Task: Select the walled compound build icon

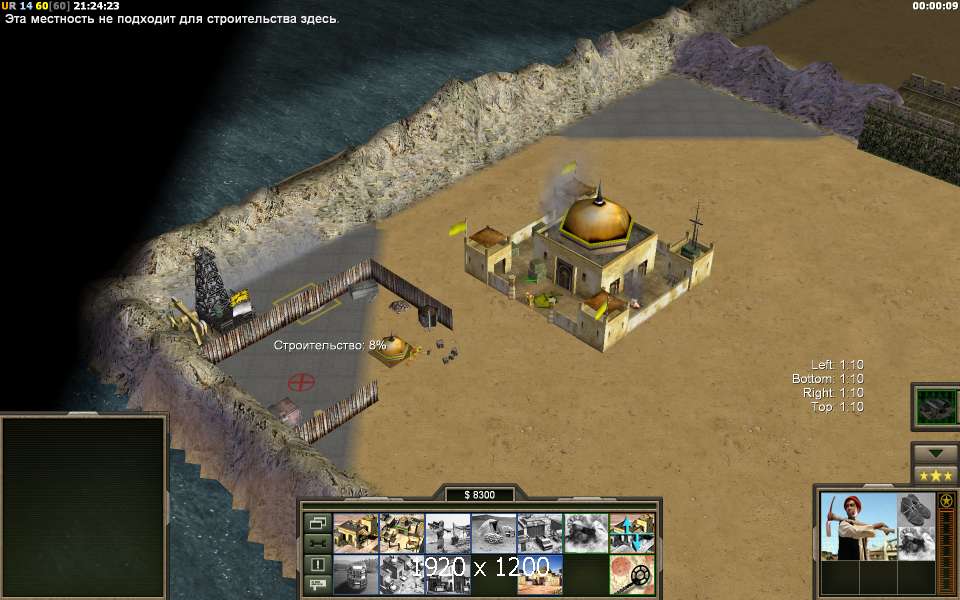Action: click(402, 533)
